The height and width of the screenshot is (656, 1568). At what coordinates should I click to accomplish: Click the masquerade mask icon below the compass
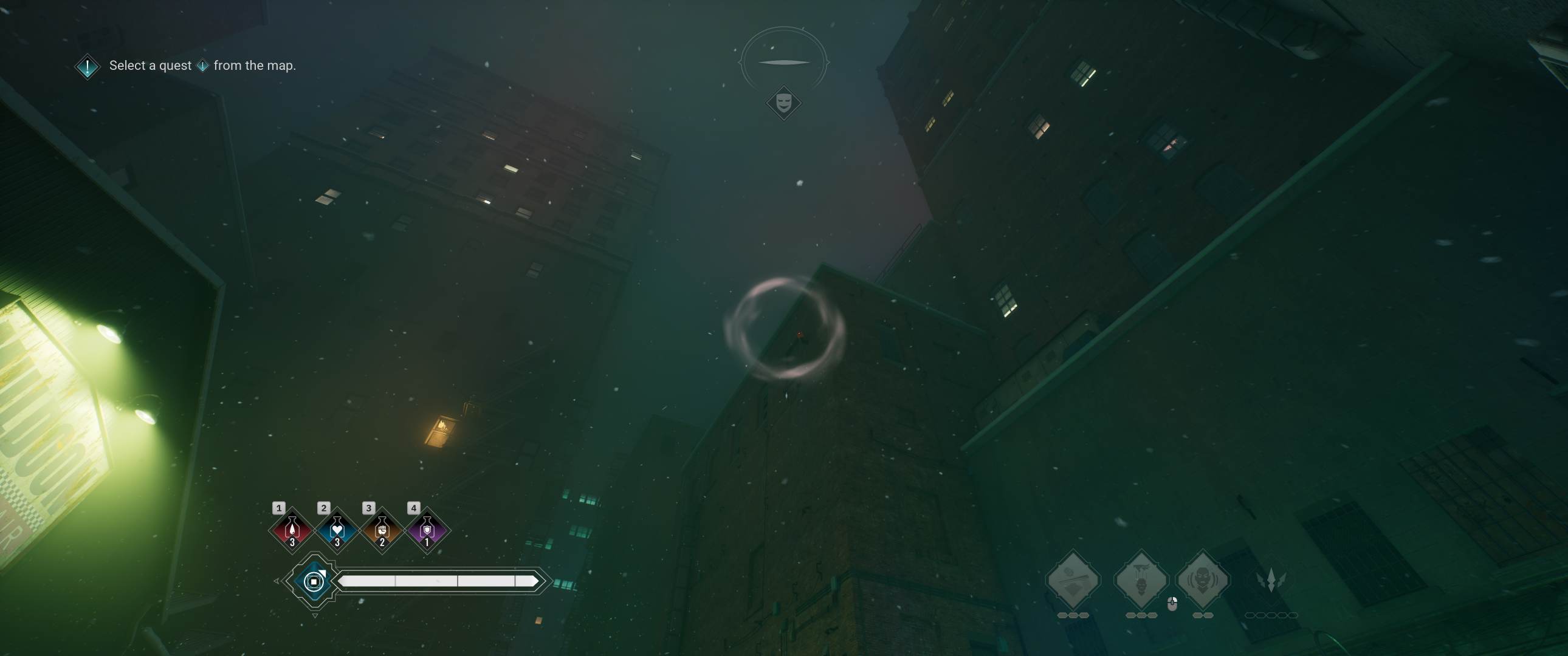784,102
